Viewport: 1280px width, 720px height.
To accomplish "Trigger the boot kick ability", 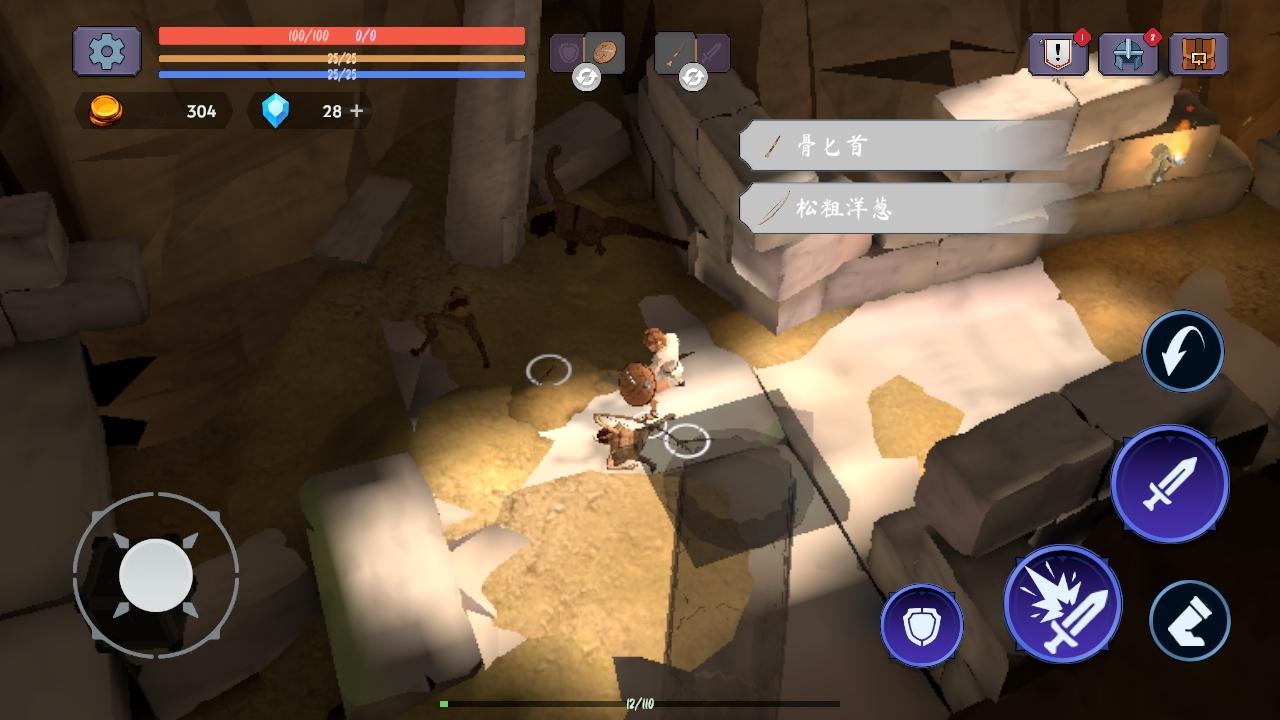I will point(1189,620).
